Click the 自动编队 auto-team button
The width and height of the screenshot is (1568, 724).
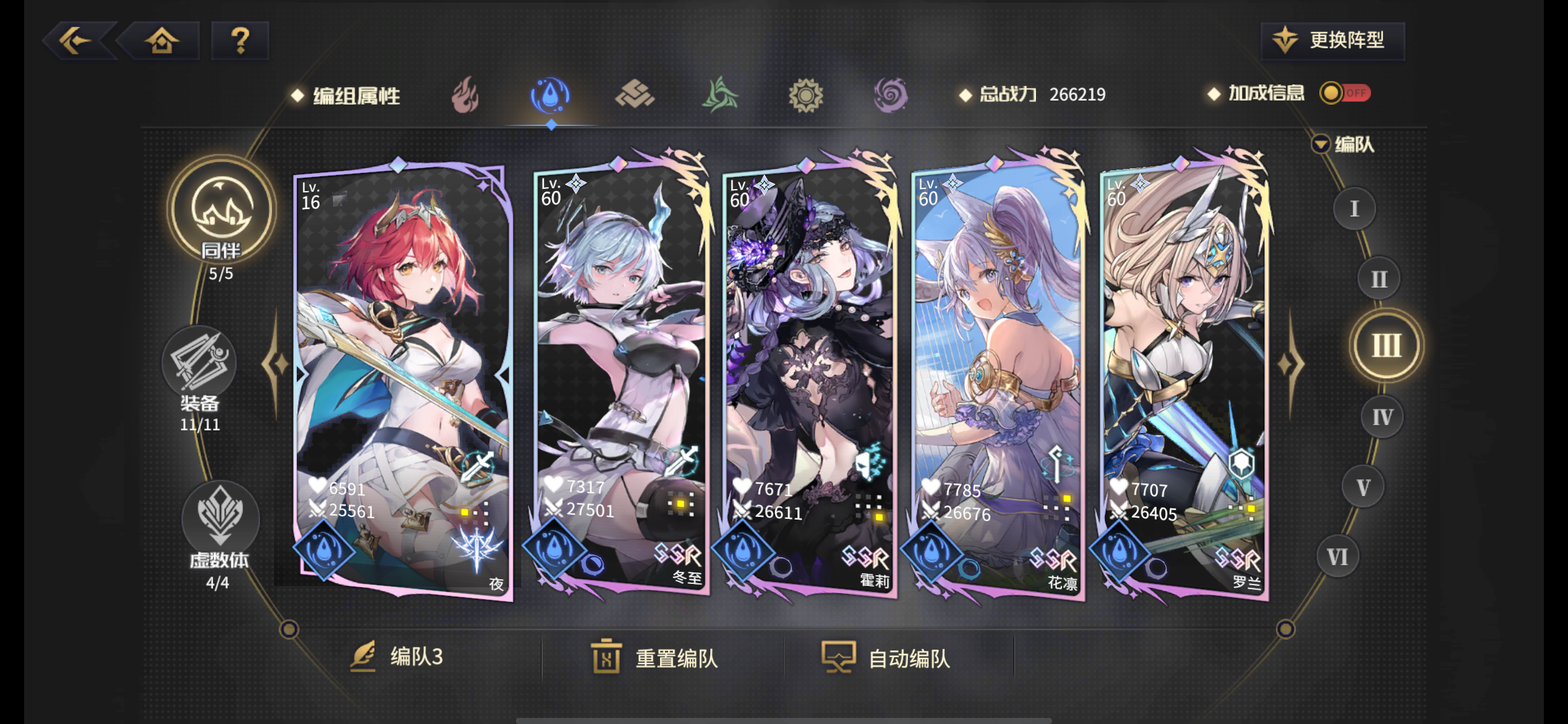point(887,658)
